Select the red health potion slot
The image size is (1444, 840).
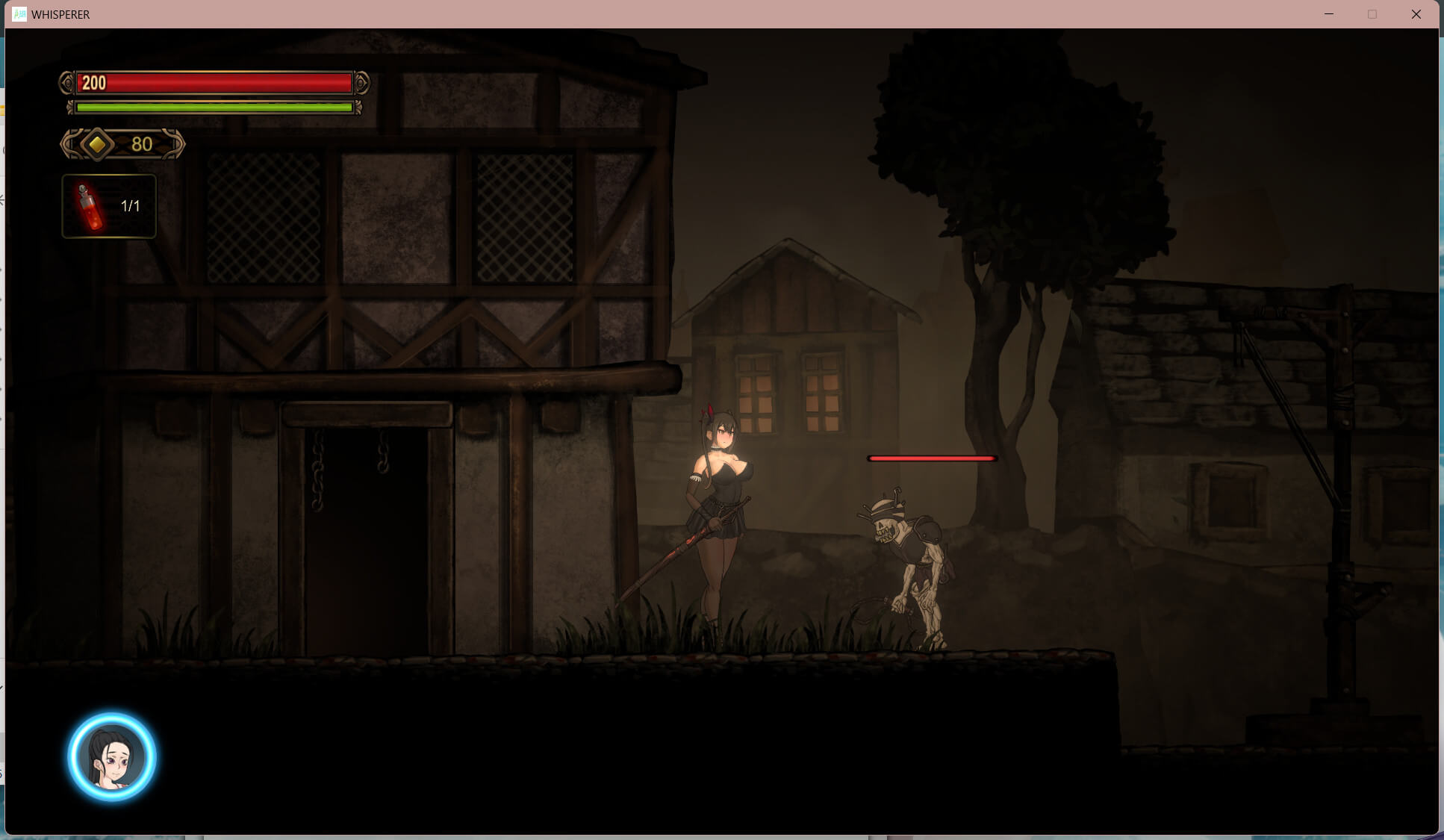click(109, 206)
